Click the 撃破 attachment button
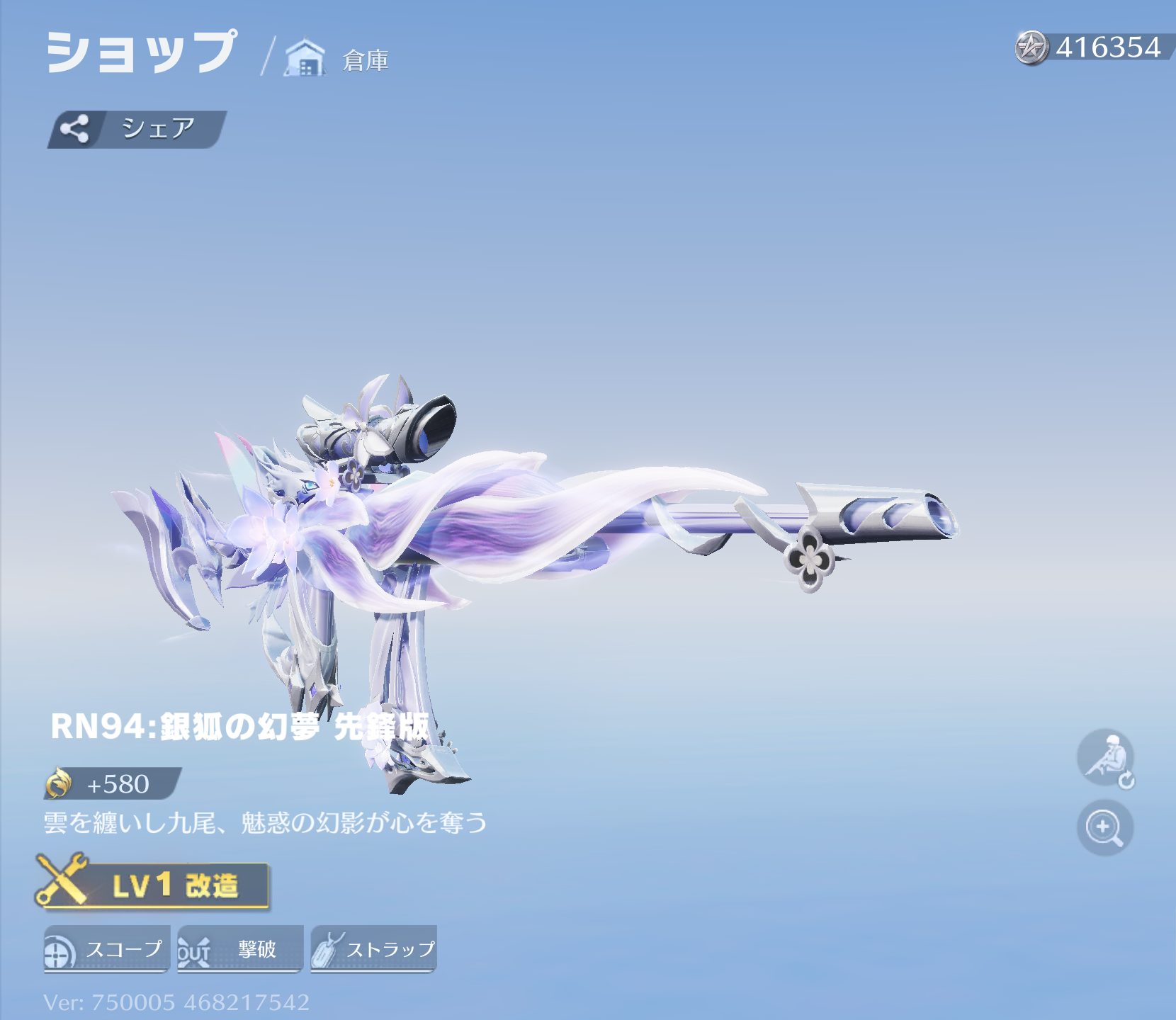The width and height of the screenshot is (1176, 1020). click(241, 947)
